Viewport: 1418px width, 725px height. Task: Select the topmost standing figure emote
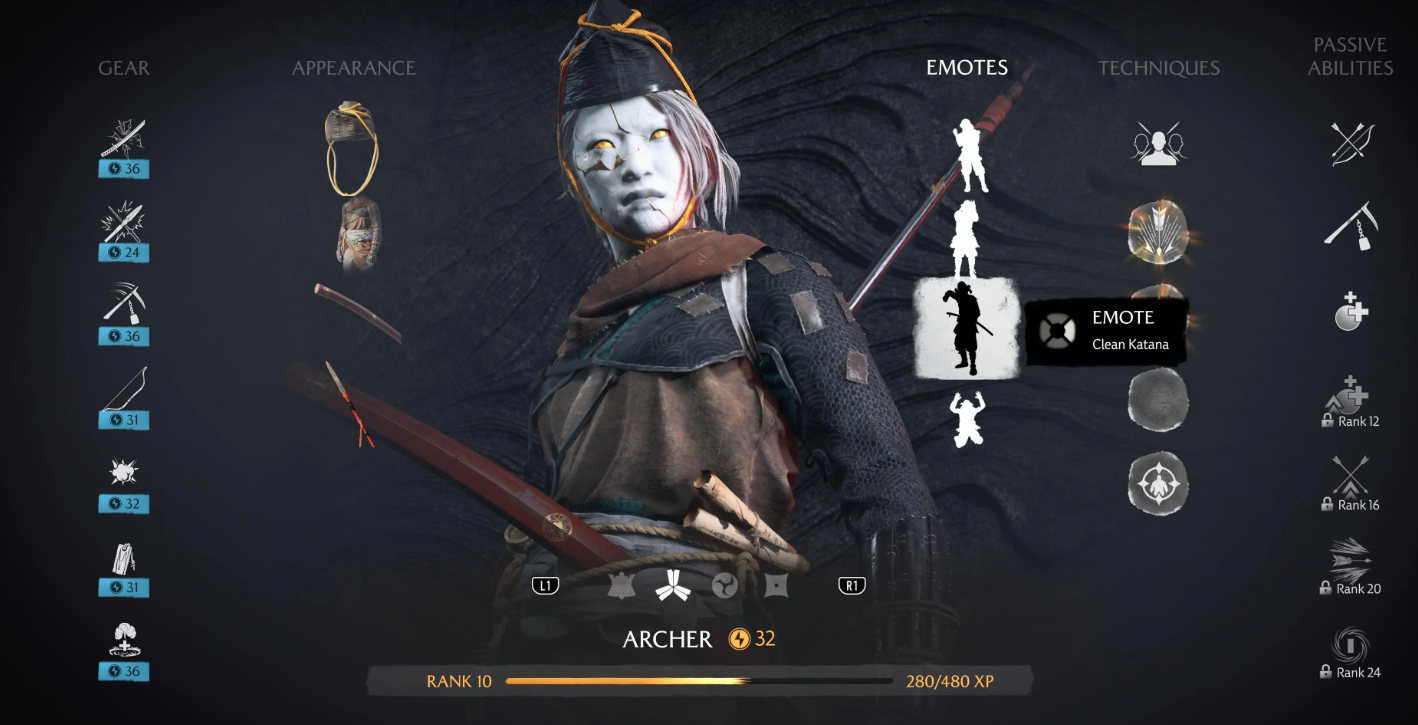coord(968,156)
